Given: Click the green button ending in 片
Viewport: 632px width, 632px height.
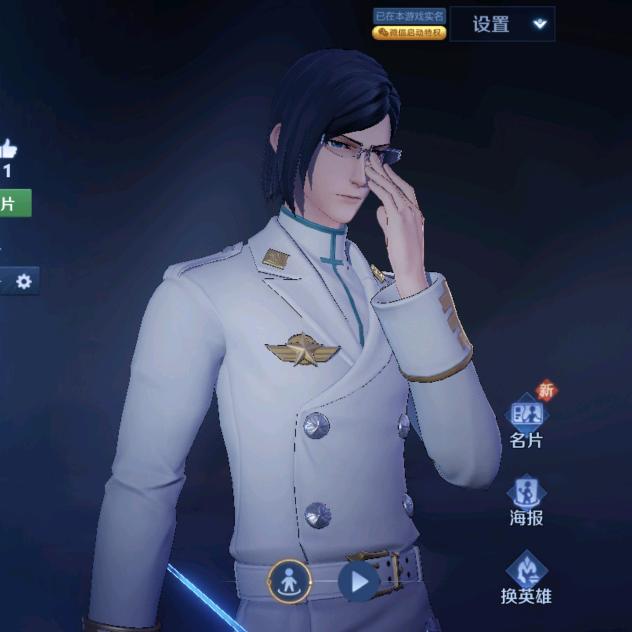Looking at the screenshot, I should point(12,203).
